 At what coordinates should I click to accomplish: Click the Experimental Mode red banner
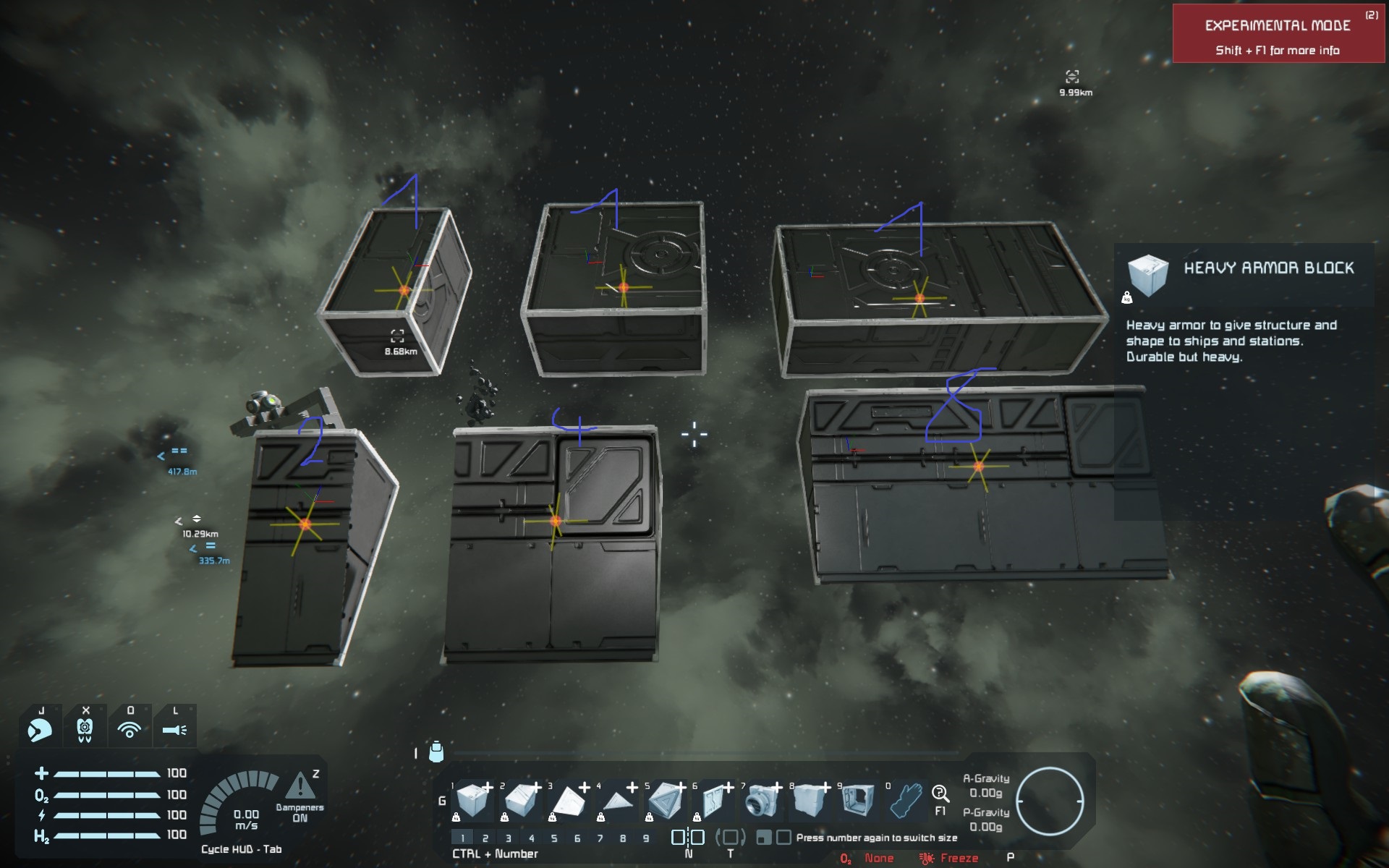click(x=1278, y=34)
